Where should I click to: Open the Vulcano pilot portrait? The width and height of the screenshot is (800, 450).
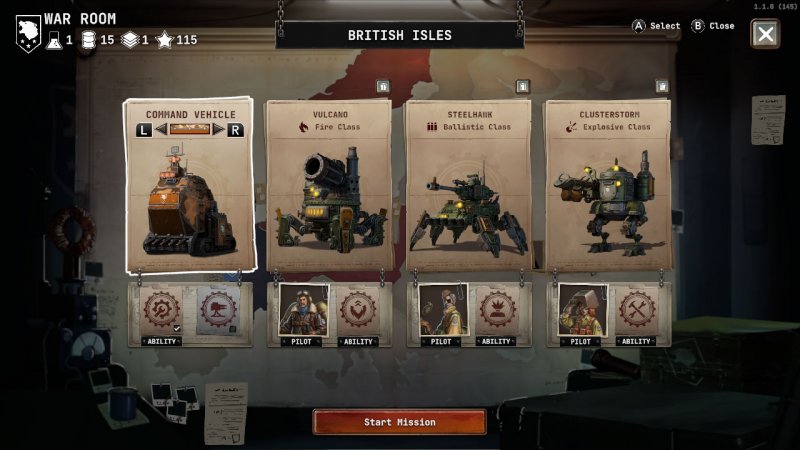[x=299, y=313]
